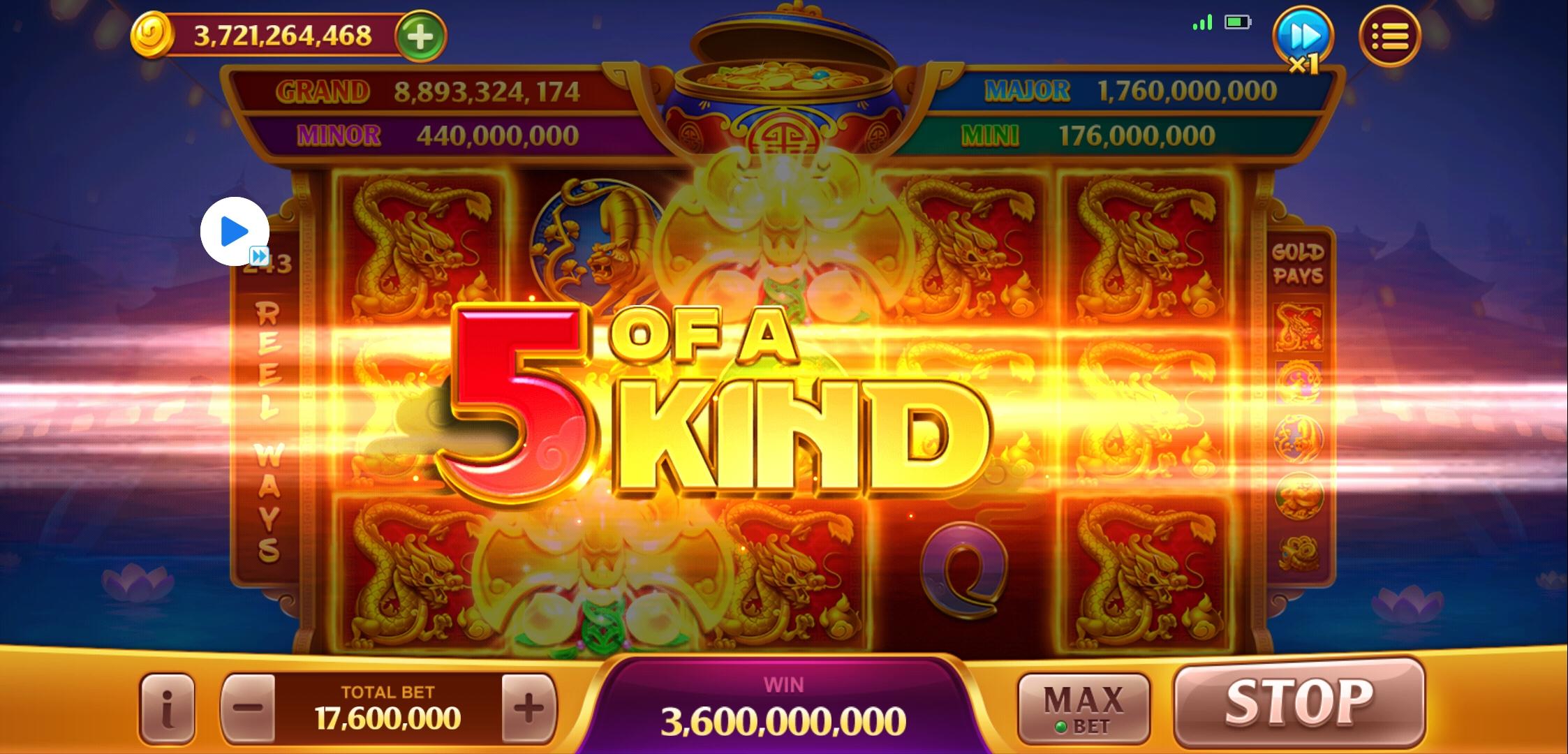The width and height of the screenshot is (1568, 754).
Task: Open the hamburger list menu
Action: (x=1389, y=36)
